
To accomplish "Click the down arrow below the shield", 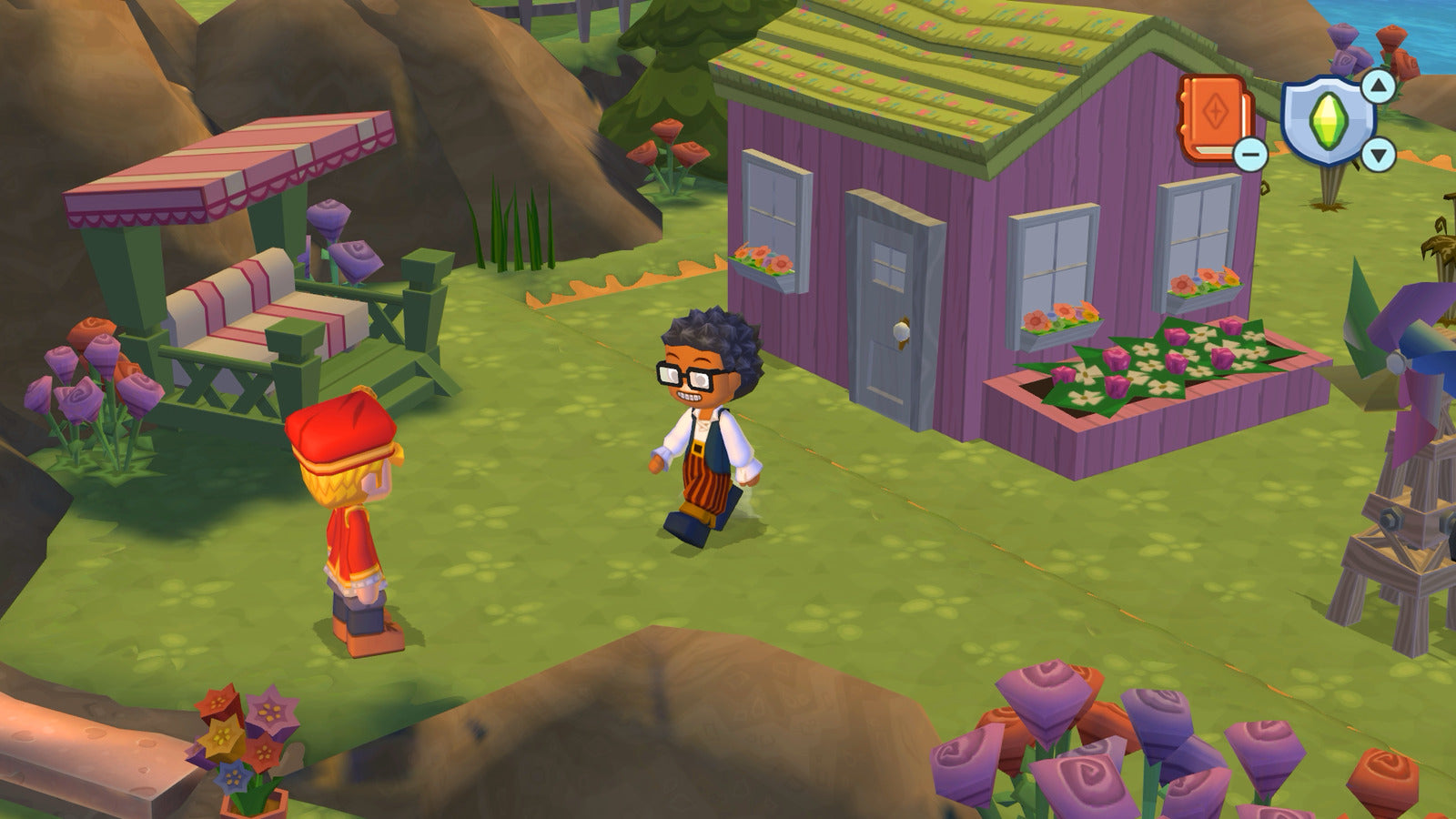I will pyautogui.click(x=1380, y=152).
